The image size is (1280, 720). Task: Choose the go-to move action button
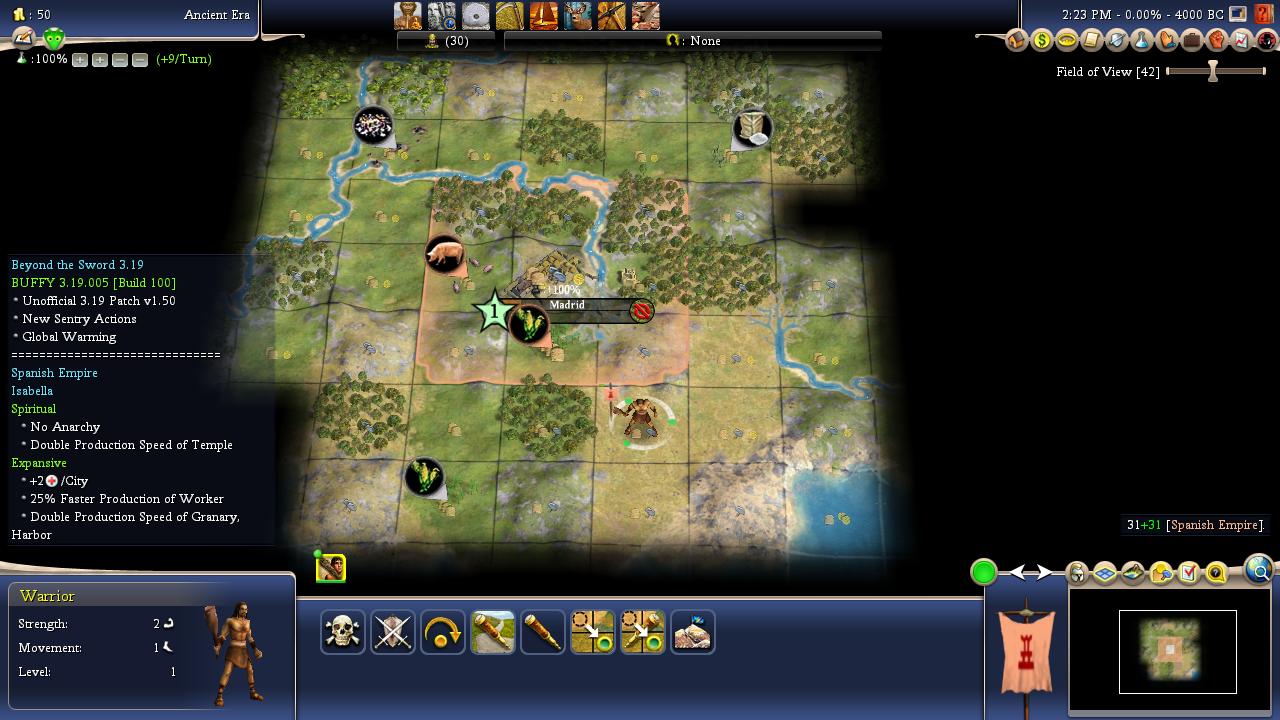[x=593, y=632]
